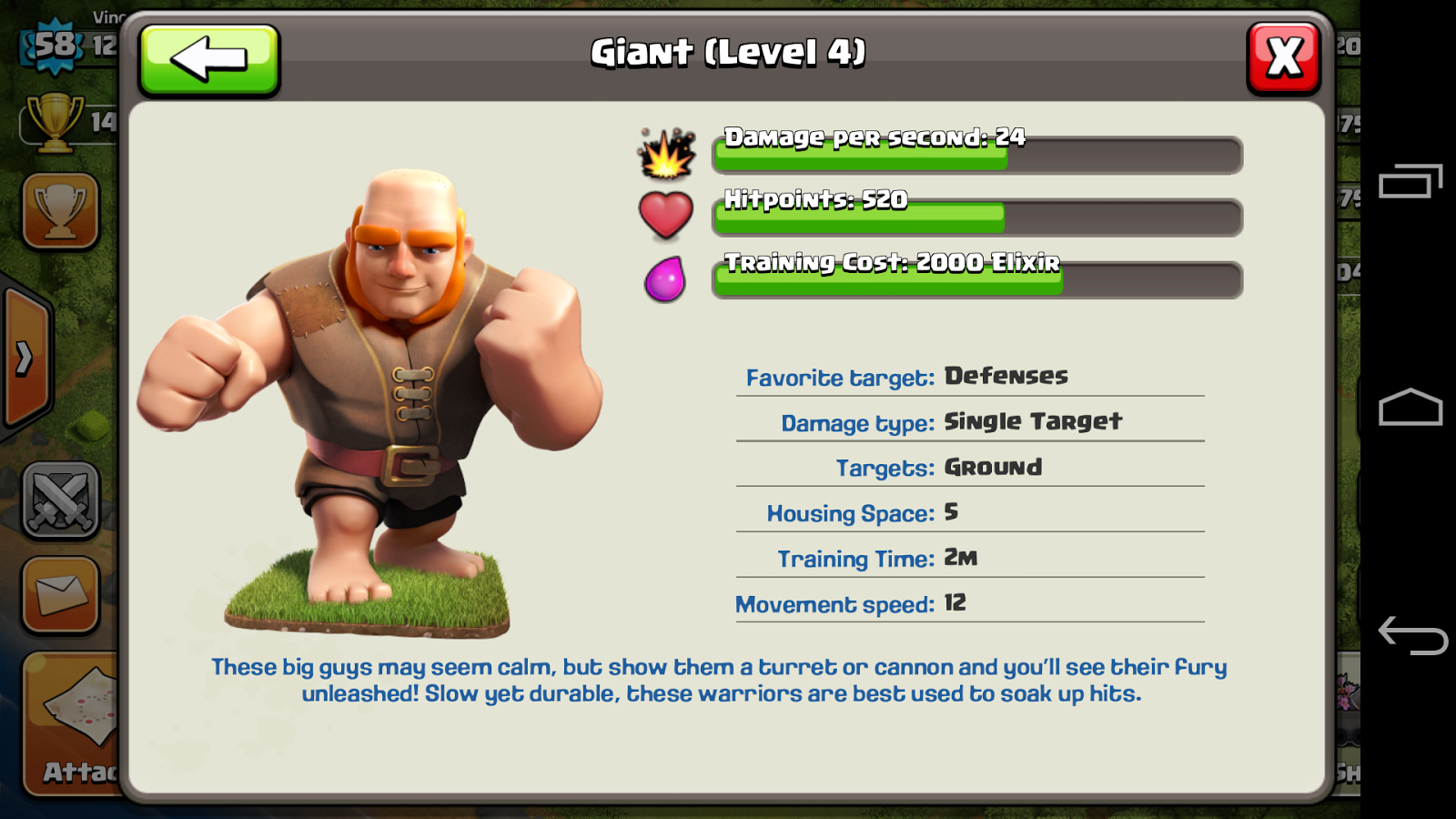This screenshot has height=819, width=1456.
Task: Click the pink elixir drop icon
Action: (x=665, y=278)
